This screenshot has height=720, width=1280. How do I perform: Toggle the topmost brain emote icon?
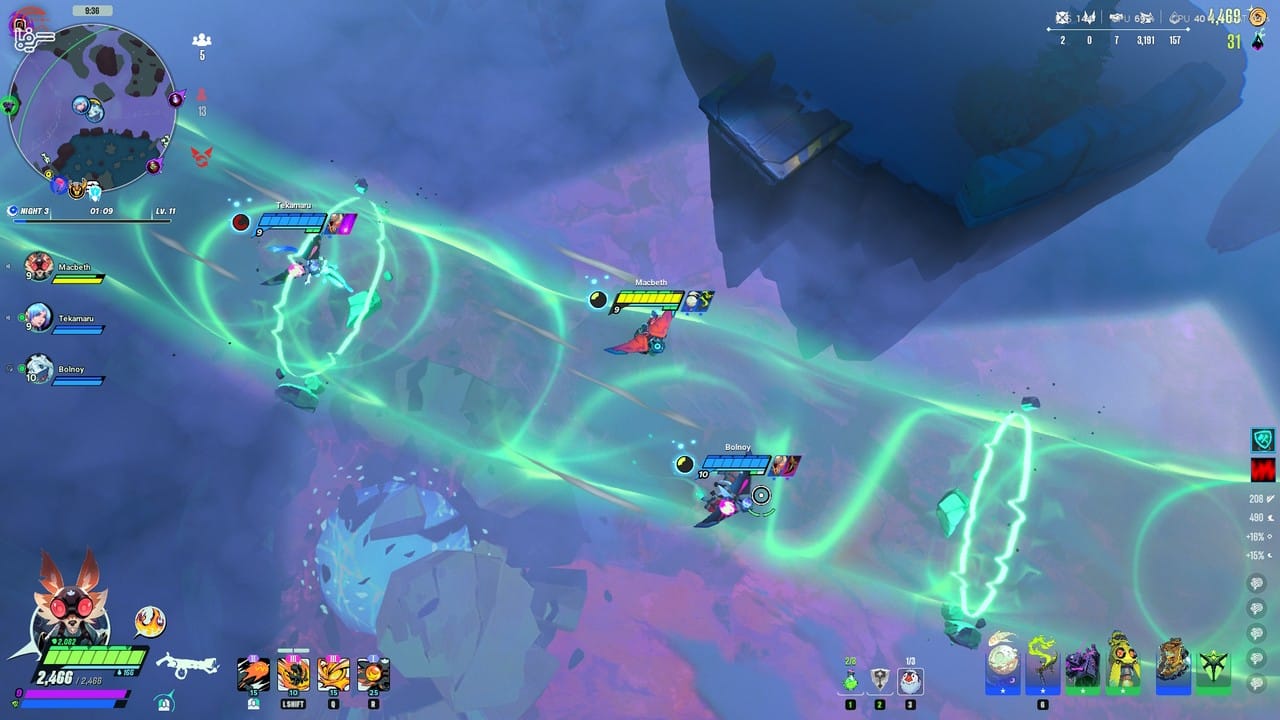(x=1257, y=583)
